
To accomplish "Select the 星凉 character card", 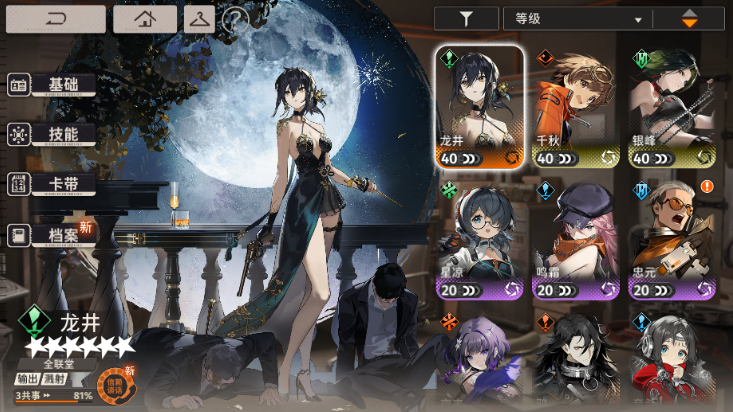I will point(480,242).
